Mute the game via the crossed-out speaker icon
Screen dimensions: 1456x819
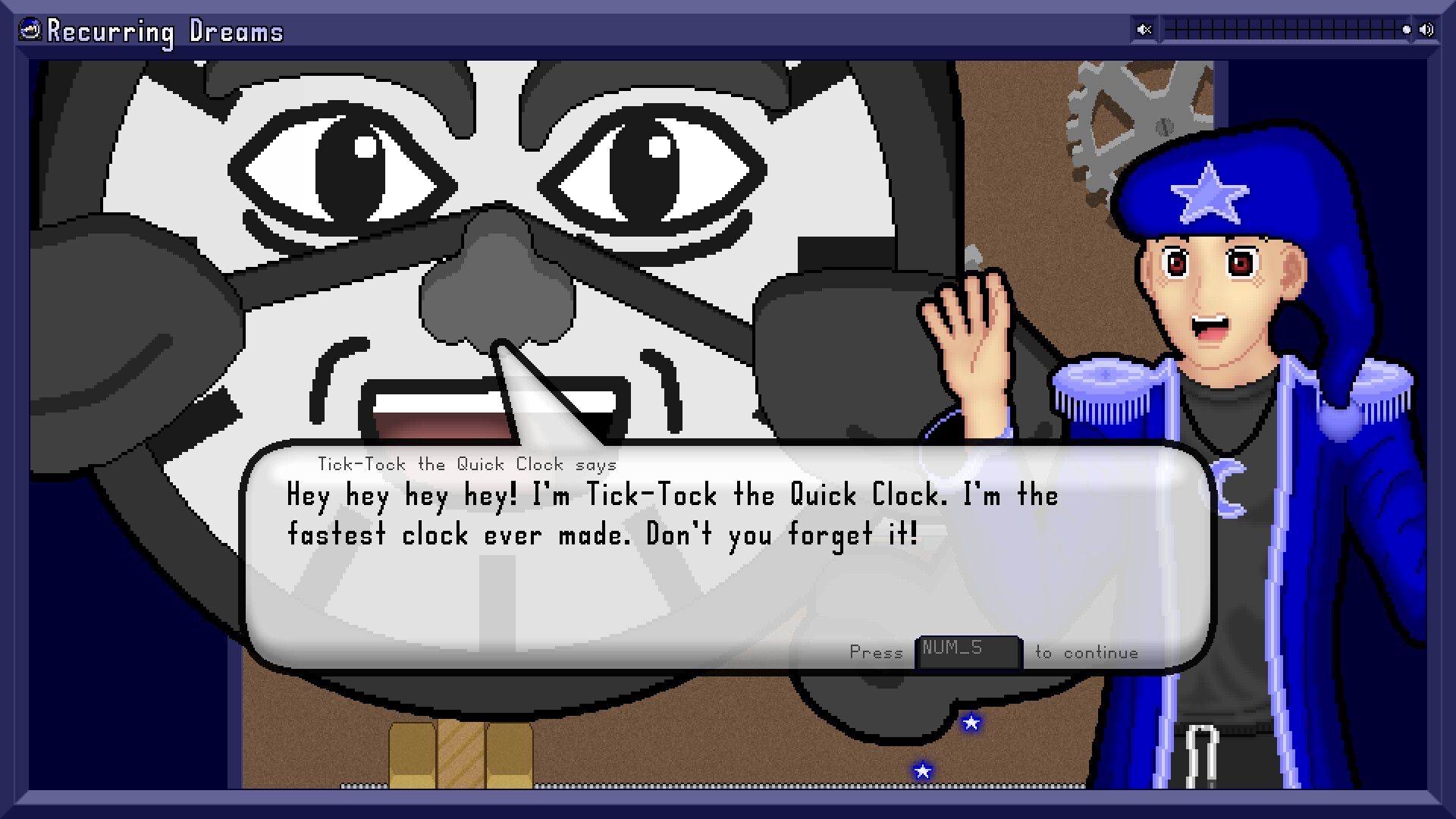click(1144, 29)
